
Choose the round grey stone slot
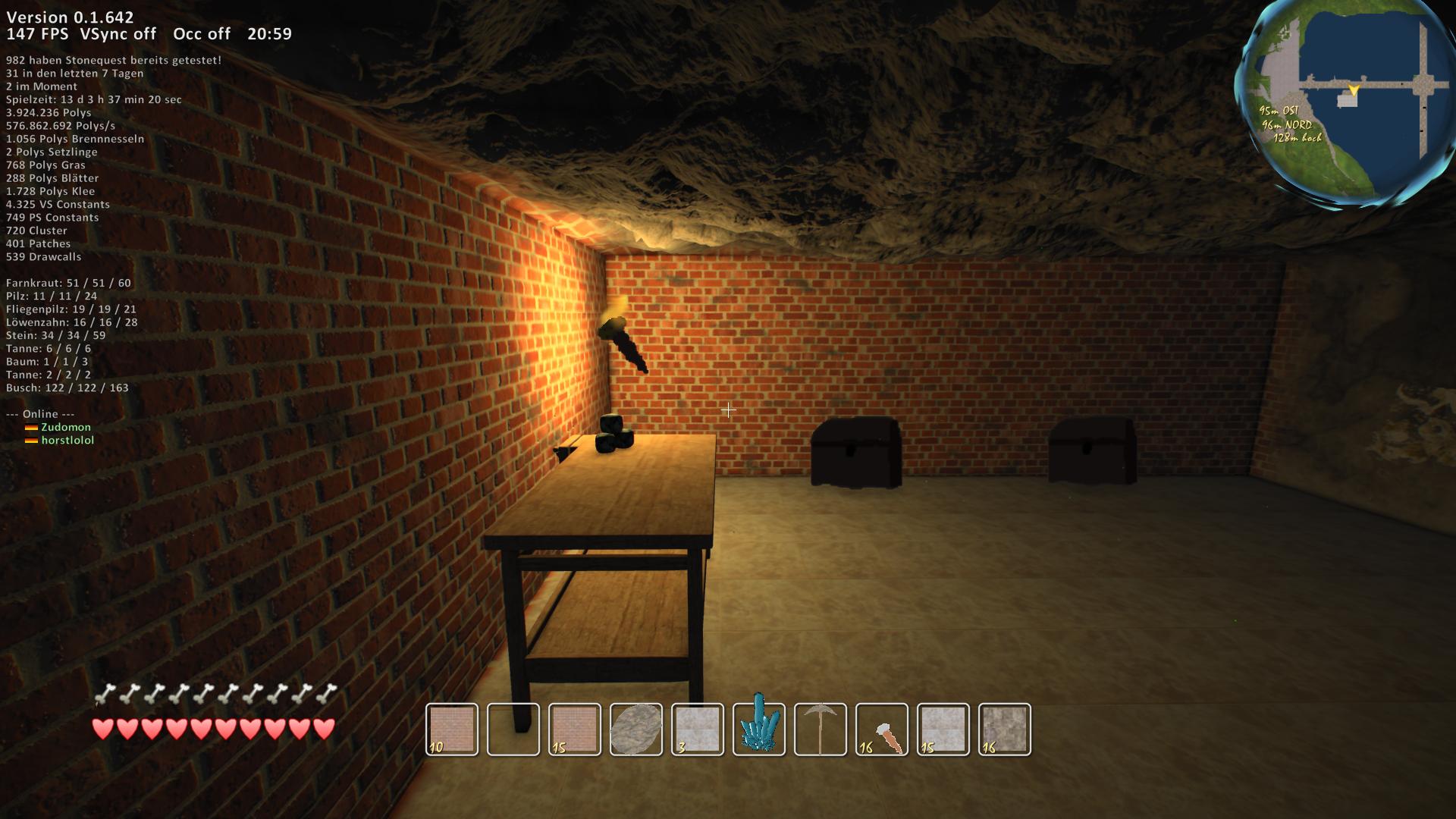pyautogui.click(x=636, y=730)
